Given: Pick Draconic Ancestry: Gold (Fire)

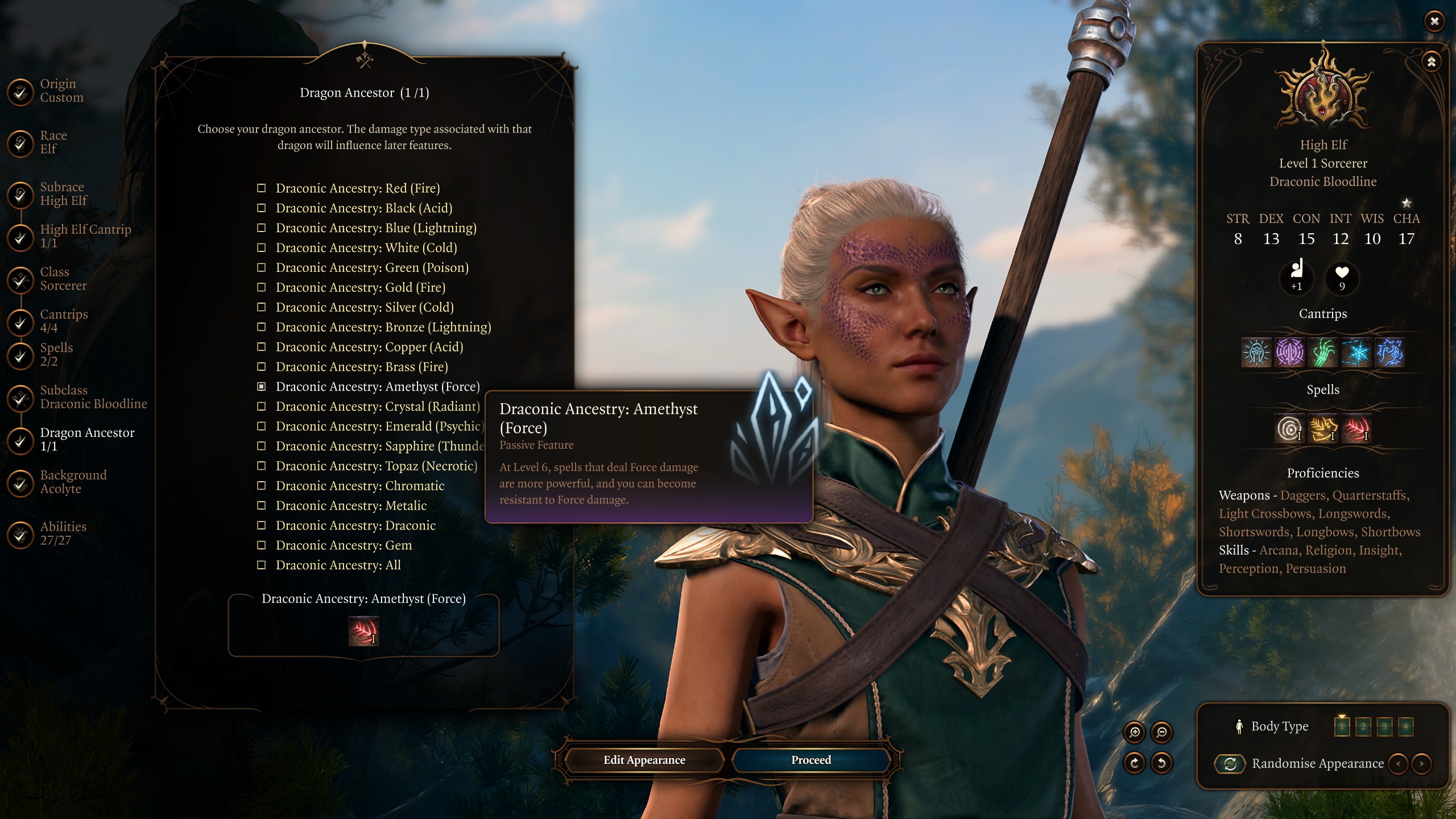Looking at the screenshot, I should pyautogui.click(x=360, y=288).
